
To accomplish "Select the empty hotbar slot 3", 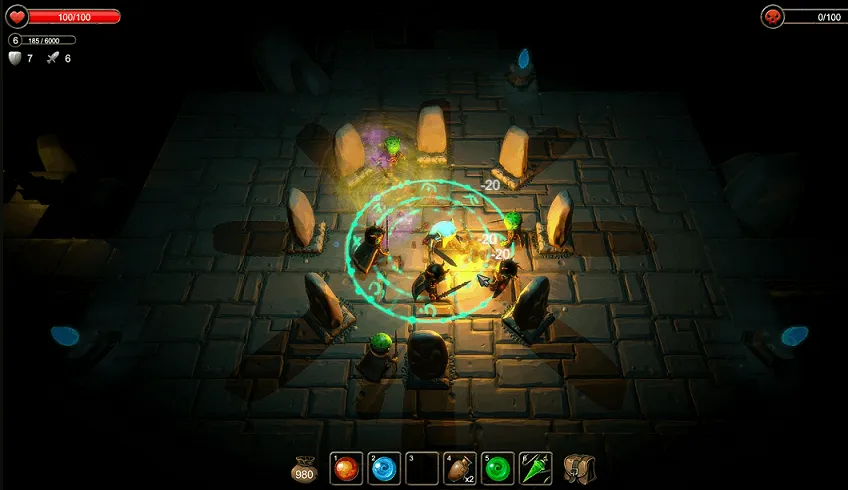I will 422,468.
